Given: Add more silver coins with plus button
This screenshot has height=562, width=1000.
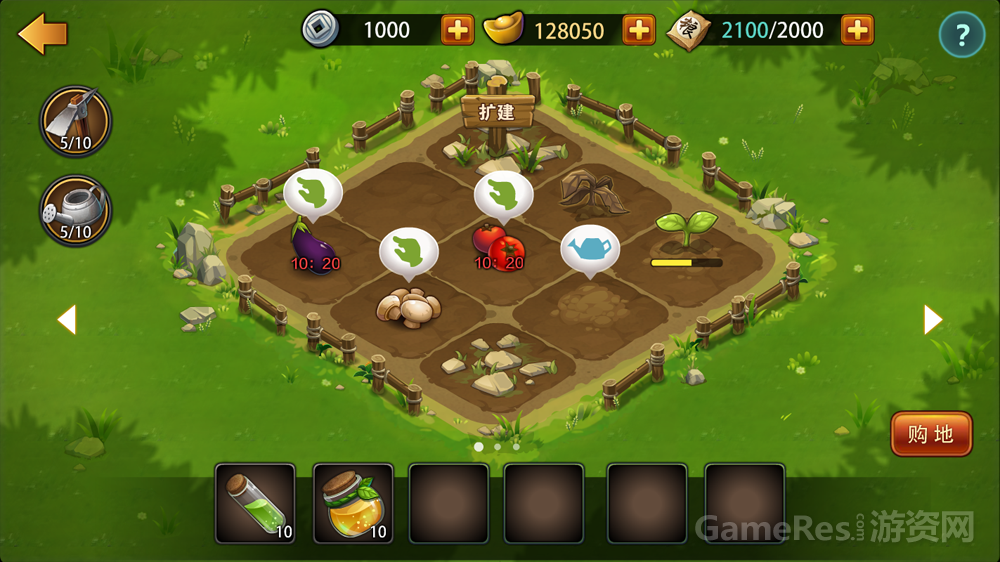Looking at the screenshot, I should tap(457, 30).
